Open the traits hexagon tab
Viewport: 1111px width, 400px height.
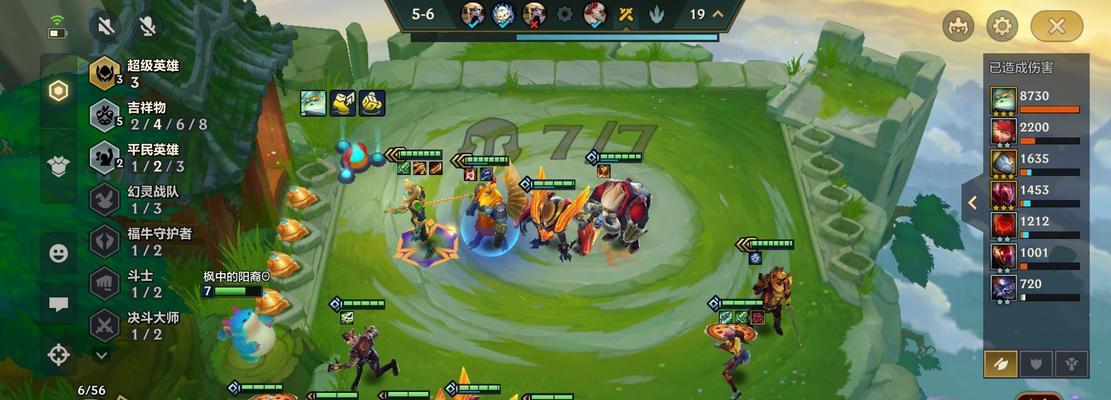coord(58,91)
